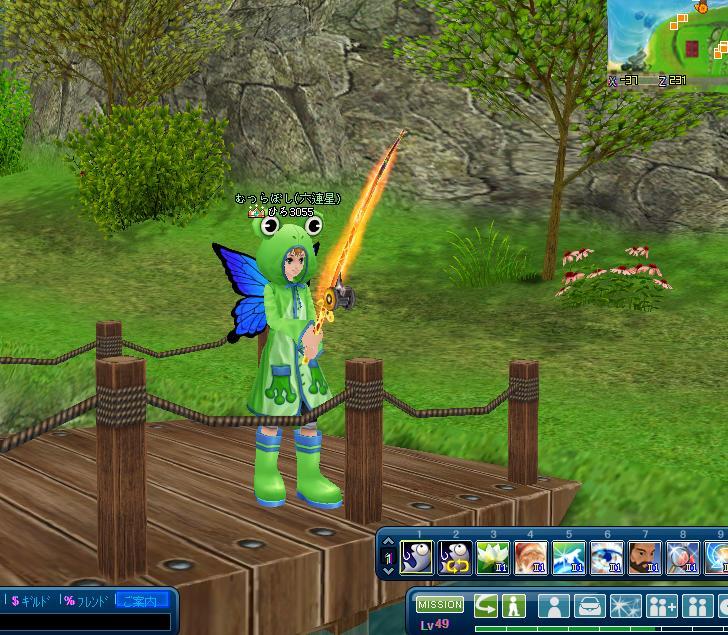Open the bag inventory button

[590, 606]
